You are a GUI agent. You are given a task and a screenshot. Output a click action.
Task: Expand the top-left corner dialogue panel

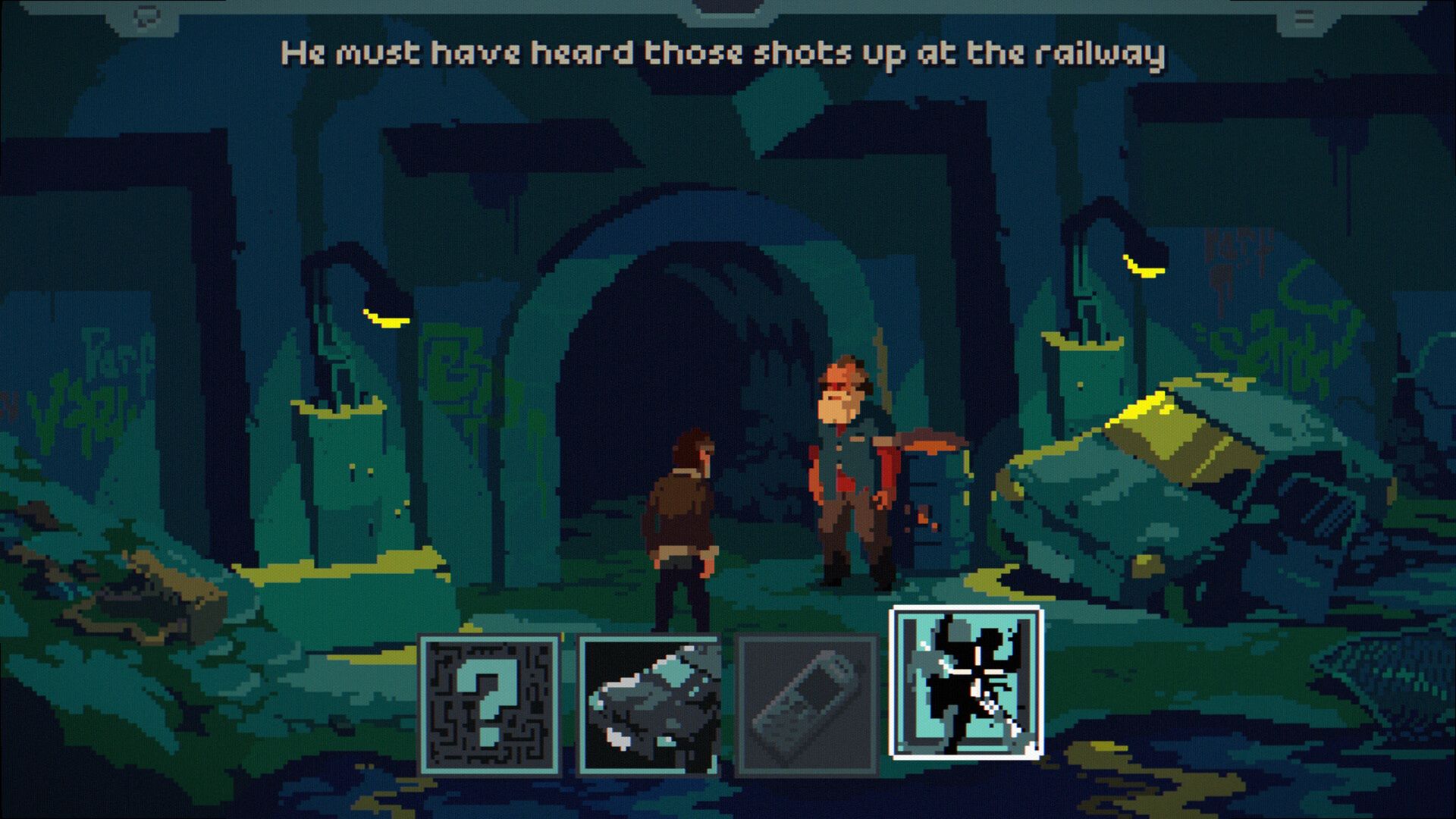pyautogui.click(x=146, y=17)
